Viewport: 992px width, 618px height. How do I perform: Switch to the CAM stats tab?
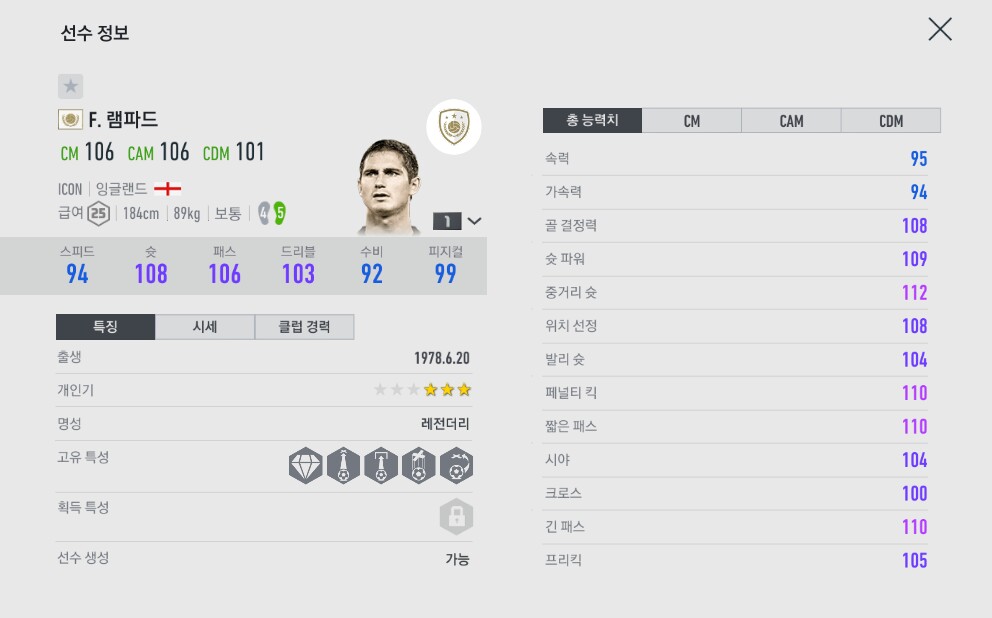pyautogui.click(x=791, y=121)
